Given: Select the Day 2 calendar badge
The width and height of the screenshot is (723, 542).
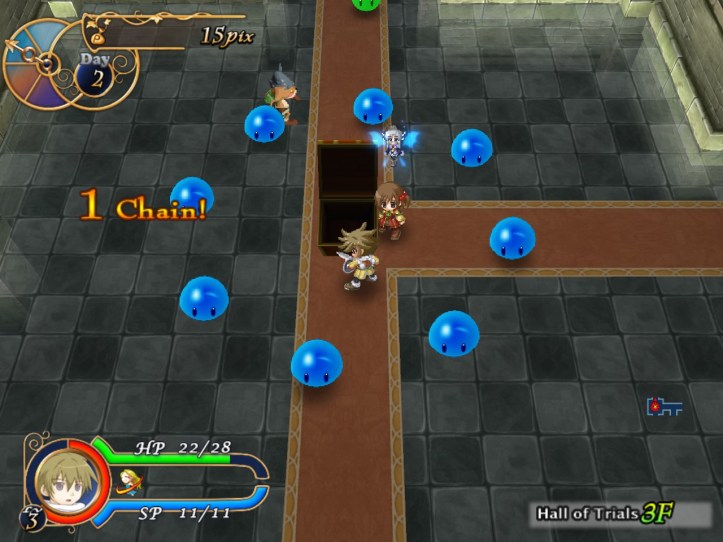Looking at the screenshot, I should click(x=95, y=73).
